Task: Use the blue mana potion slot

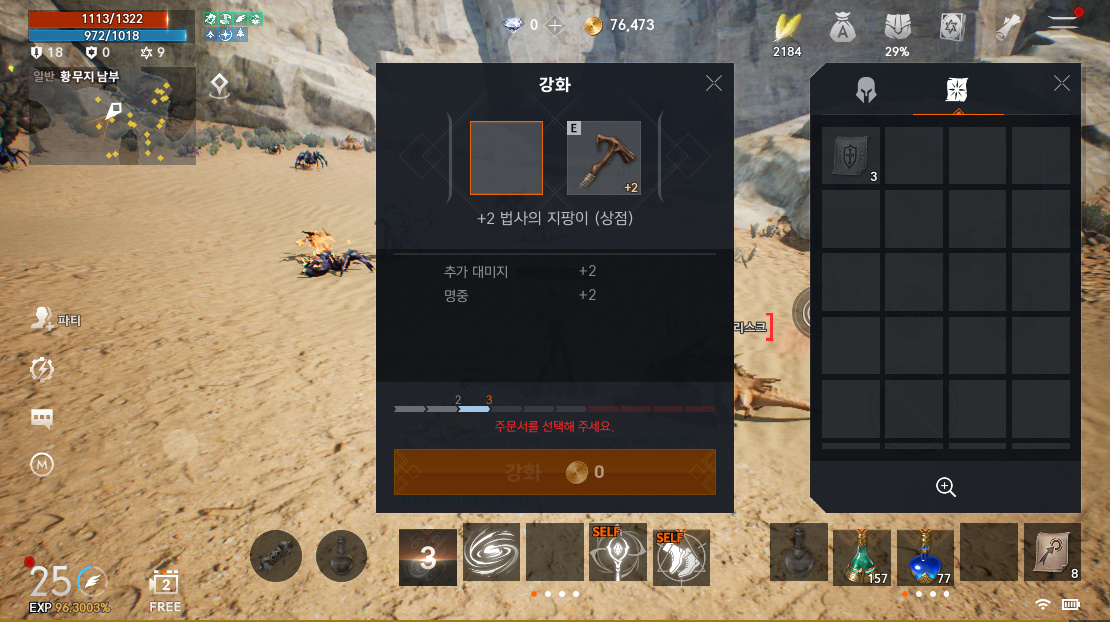Action: pyautogui.click(x=924, y=554)
